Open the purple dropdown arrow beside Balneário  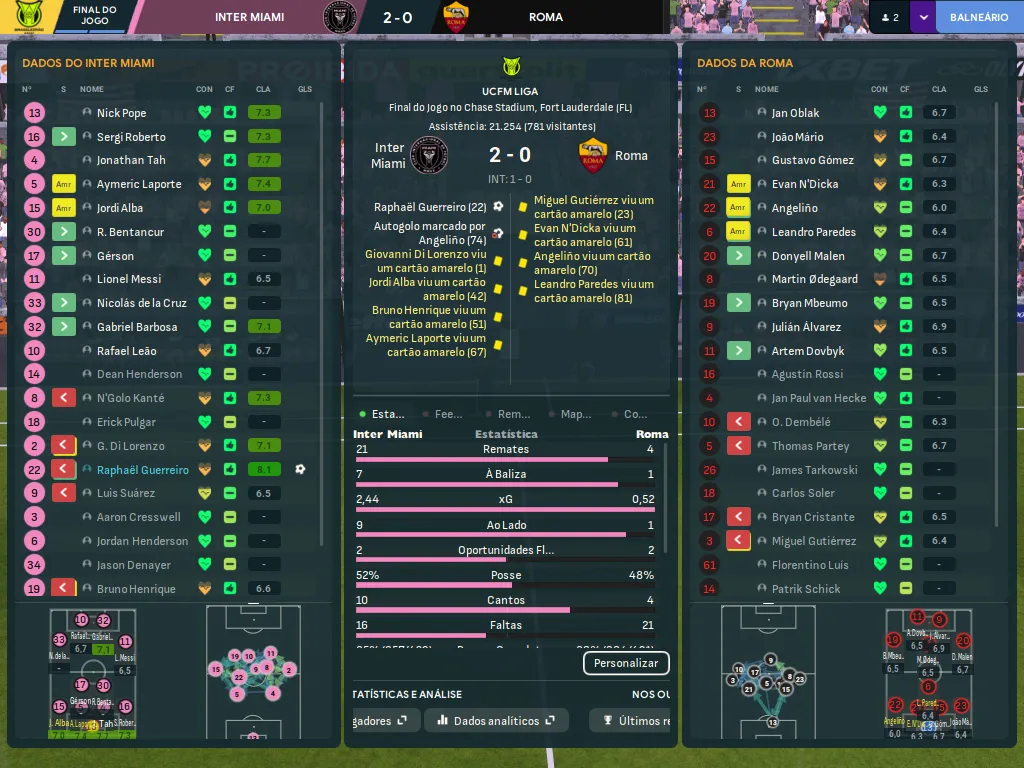click(x=922, y=17)
